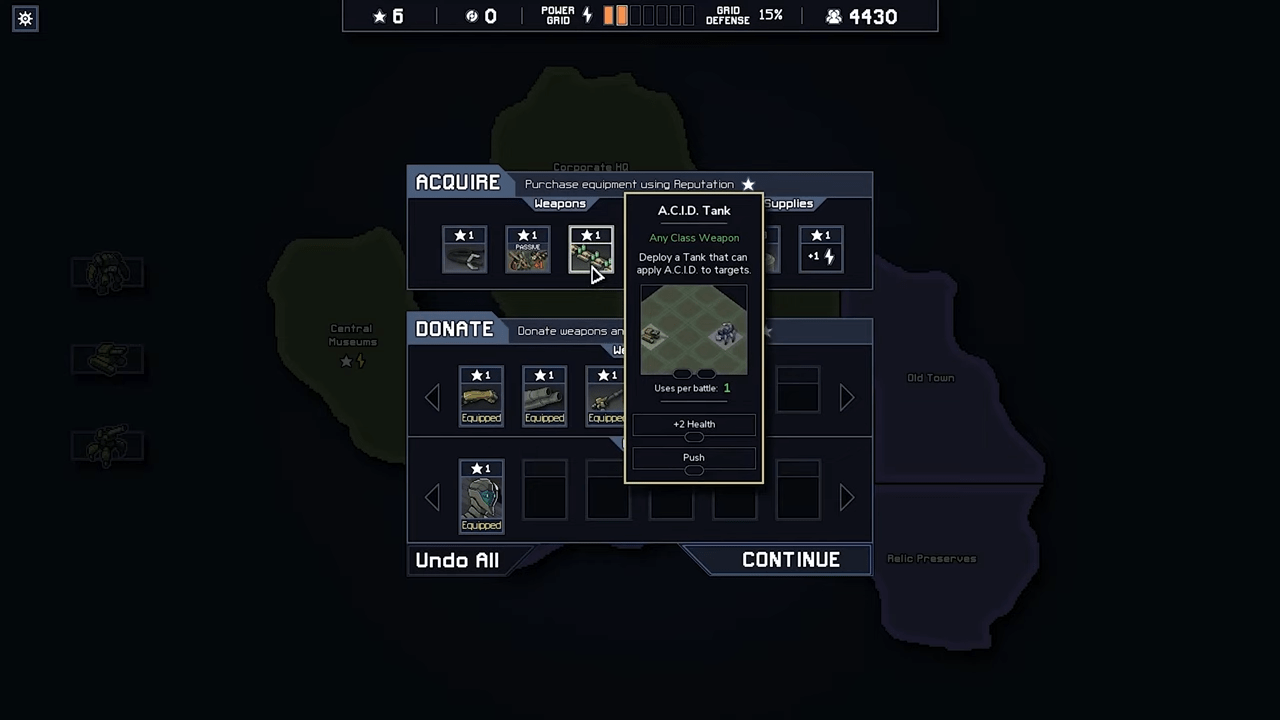Page pilots list right with arrow
This screenshot has height=720, width=1280.
[x=847, y=497]
